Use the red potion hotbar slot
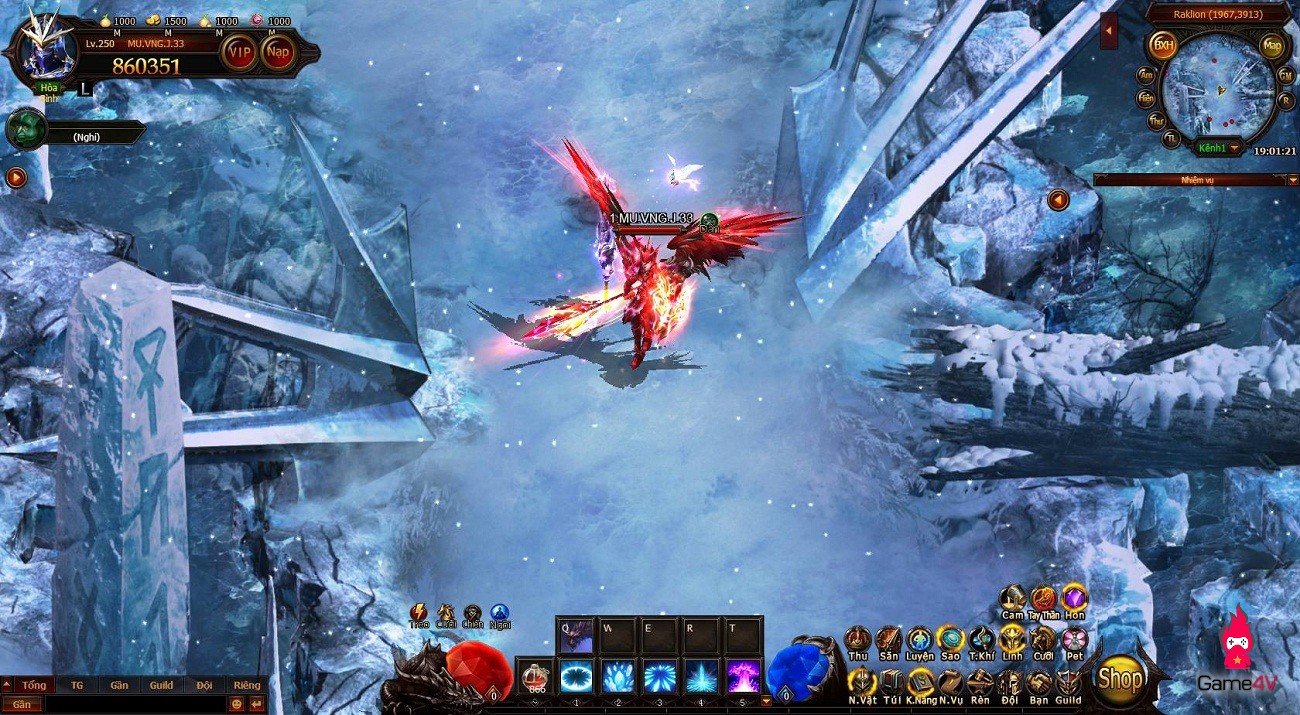 [536, 677]
